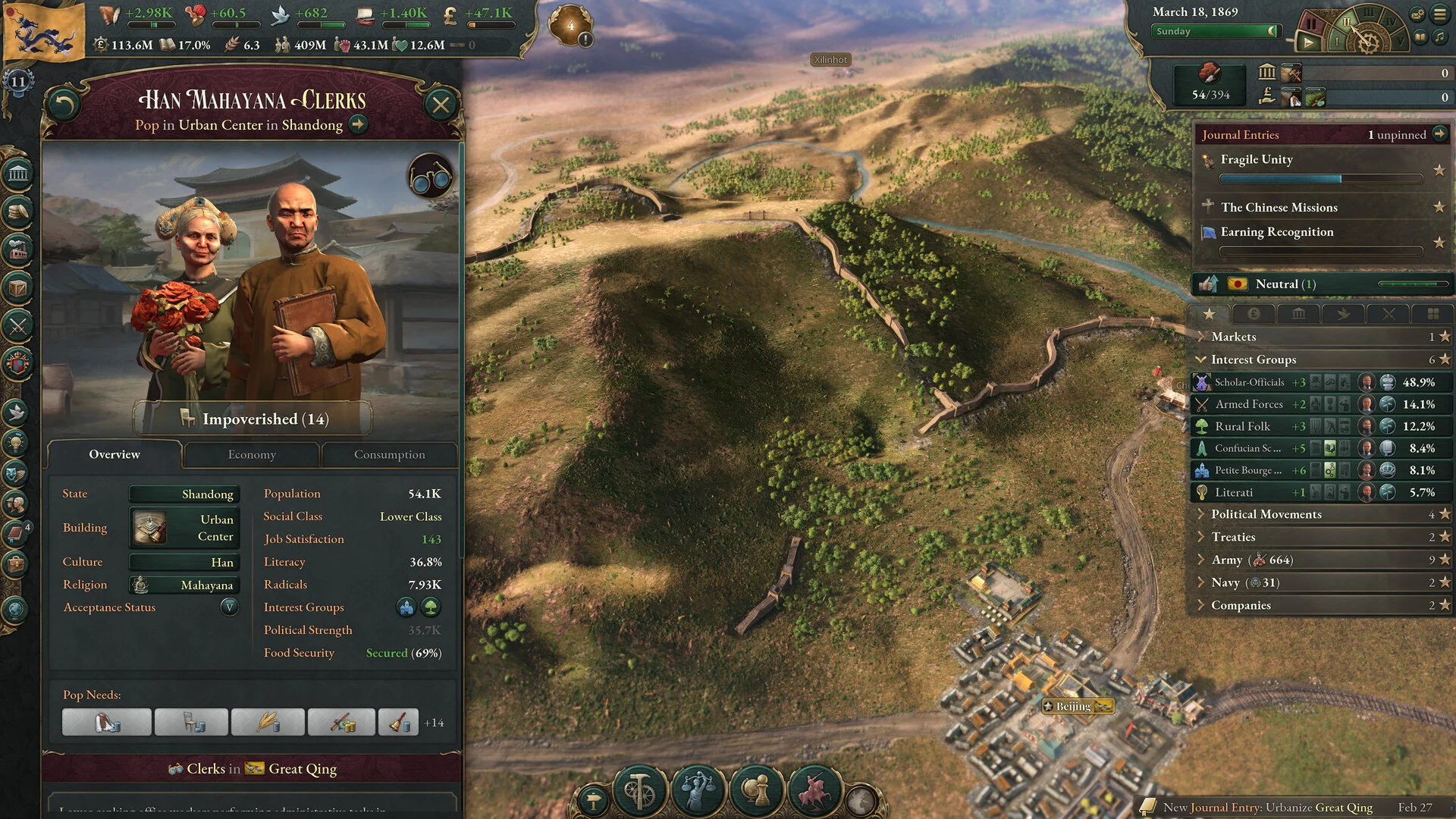1456x819 pixels.
Task: Click the Beijing city map label
Action: coord(1073,706)
